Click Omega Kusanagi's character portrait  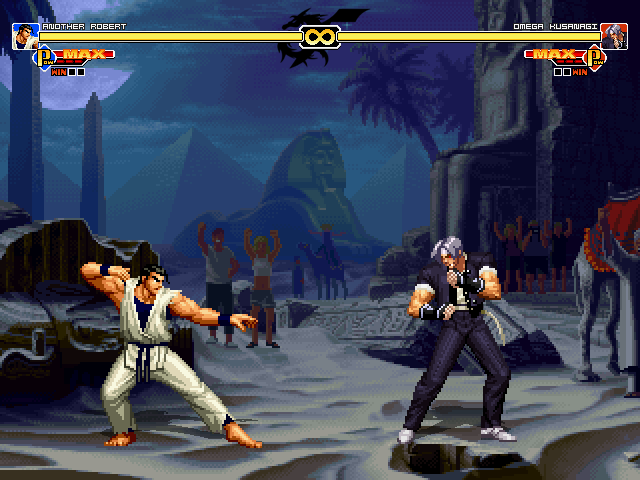[613, 37]
